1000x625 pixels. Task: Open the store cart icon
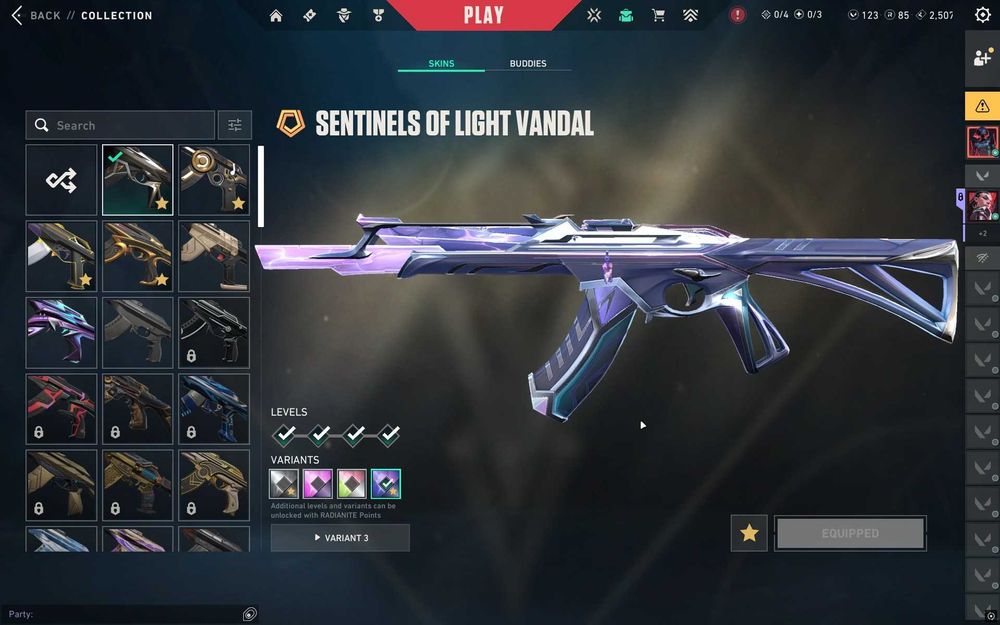[658, 16]
